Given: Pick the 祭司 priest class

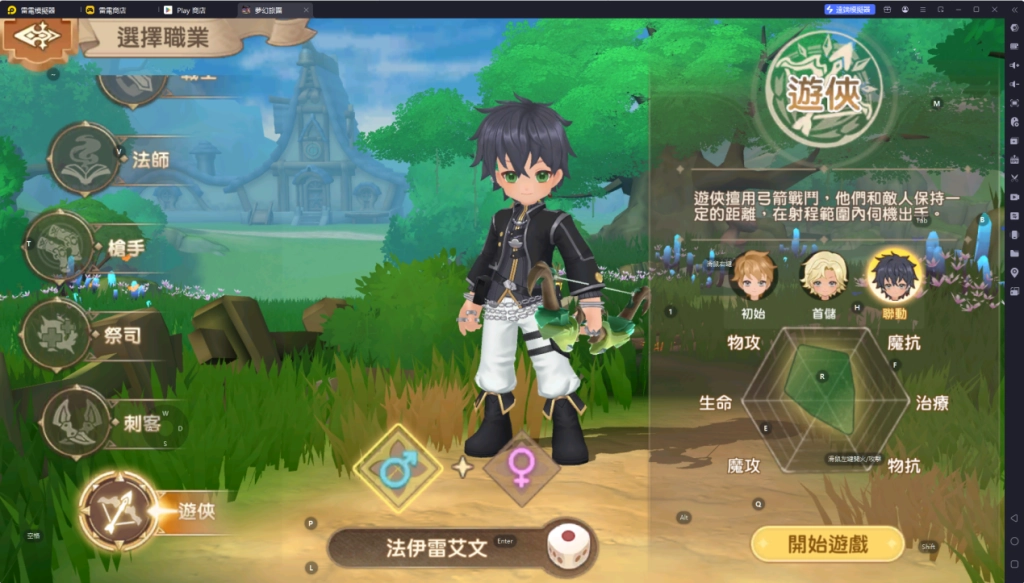Looking at the screenshot, I should coord(57,335).
